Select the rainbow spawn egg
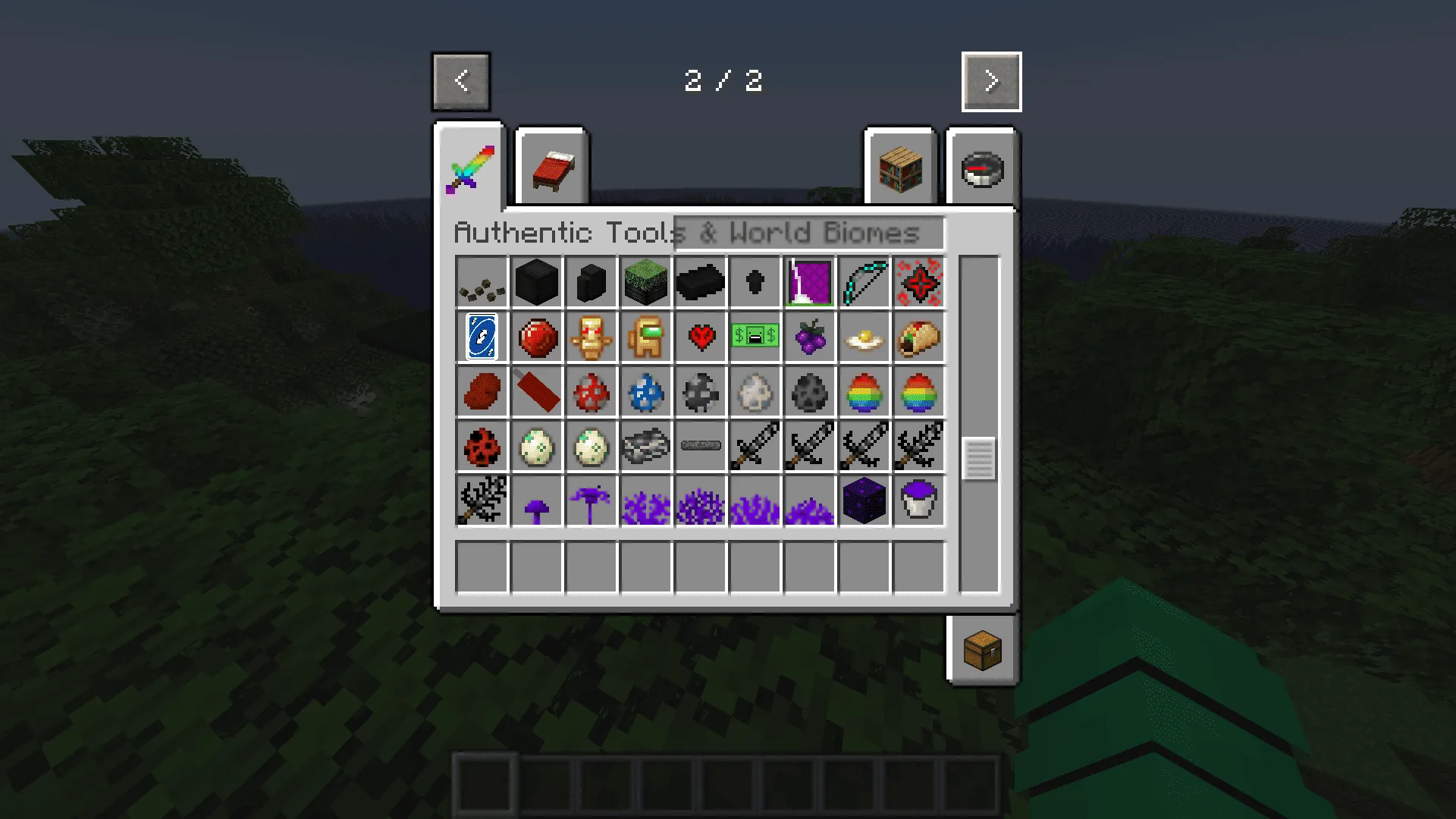Image resolution: width=1456 pixels, height=819 pixels. (x=864, y=393)
